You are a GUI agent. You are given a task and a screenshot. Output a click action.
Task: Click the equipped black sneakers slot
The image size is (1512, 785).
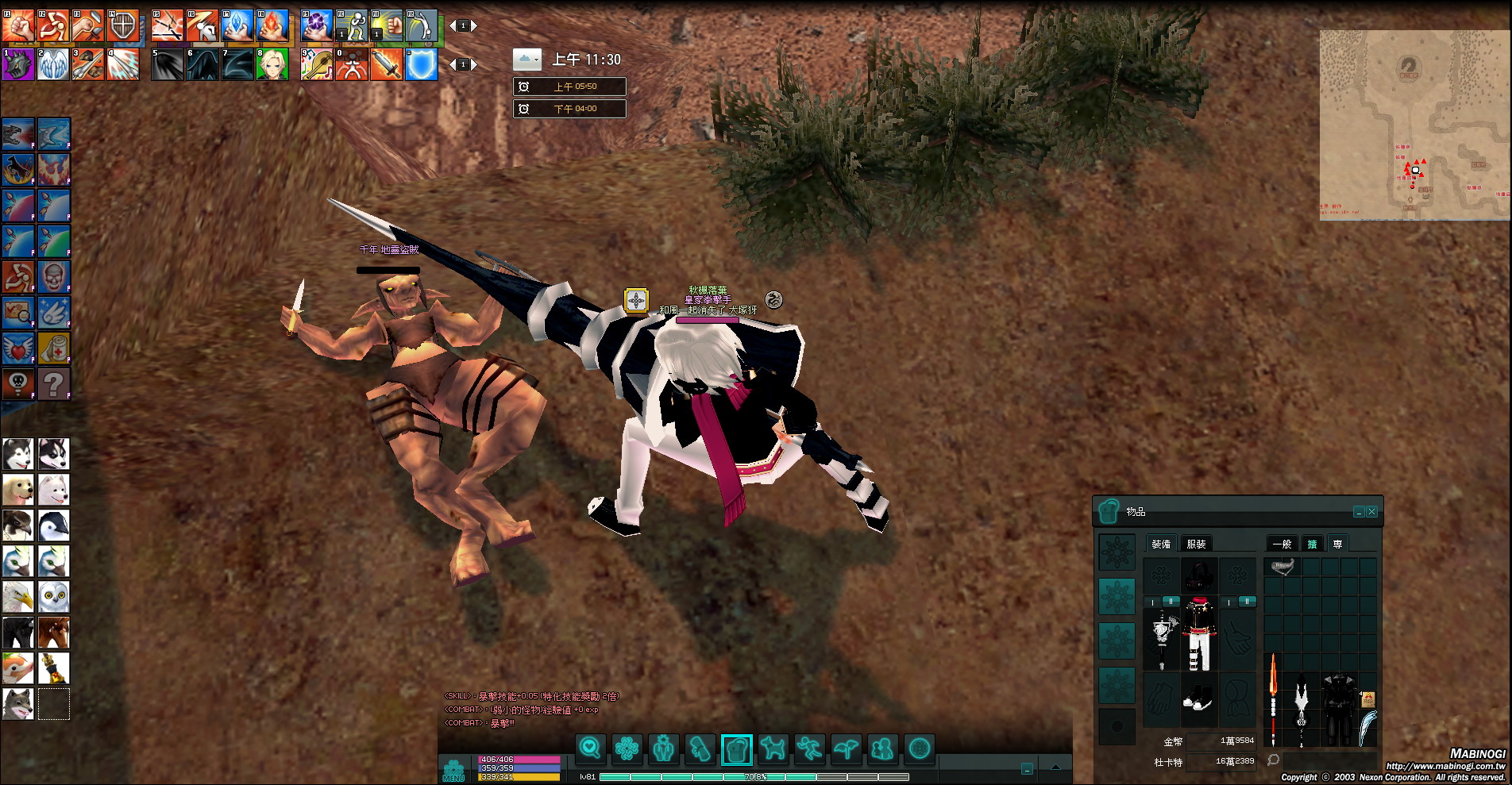[1198, 699]
